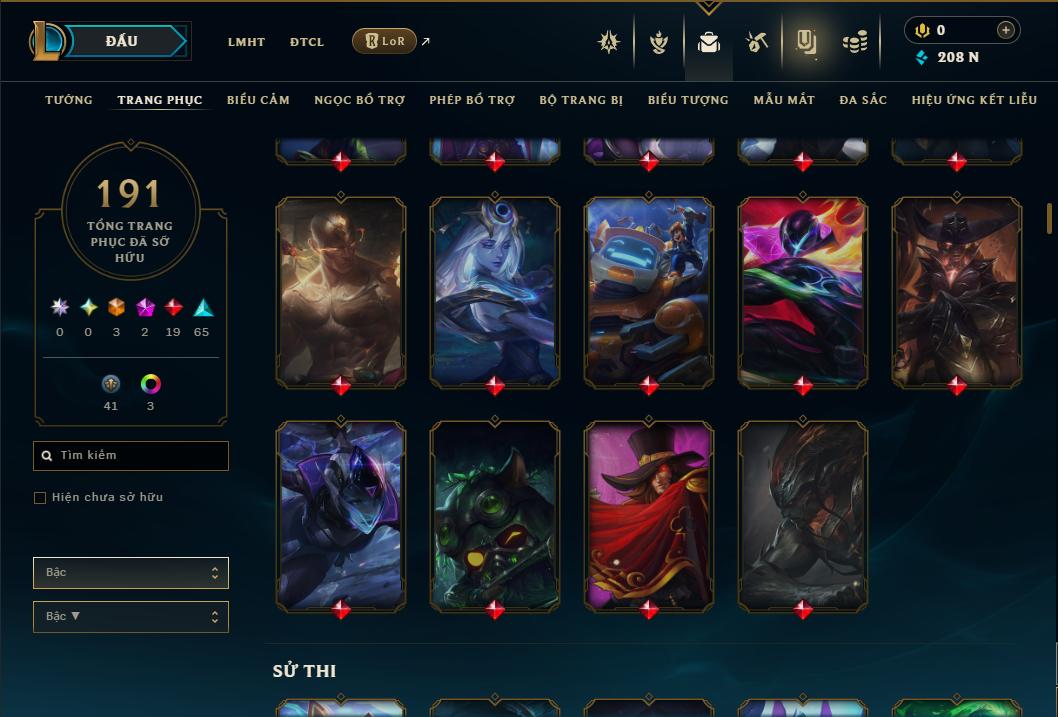Launch the LoR external link

[x=385, y=41]
